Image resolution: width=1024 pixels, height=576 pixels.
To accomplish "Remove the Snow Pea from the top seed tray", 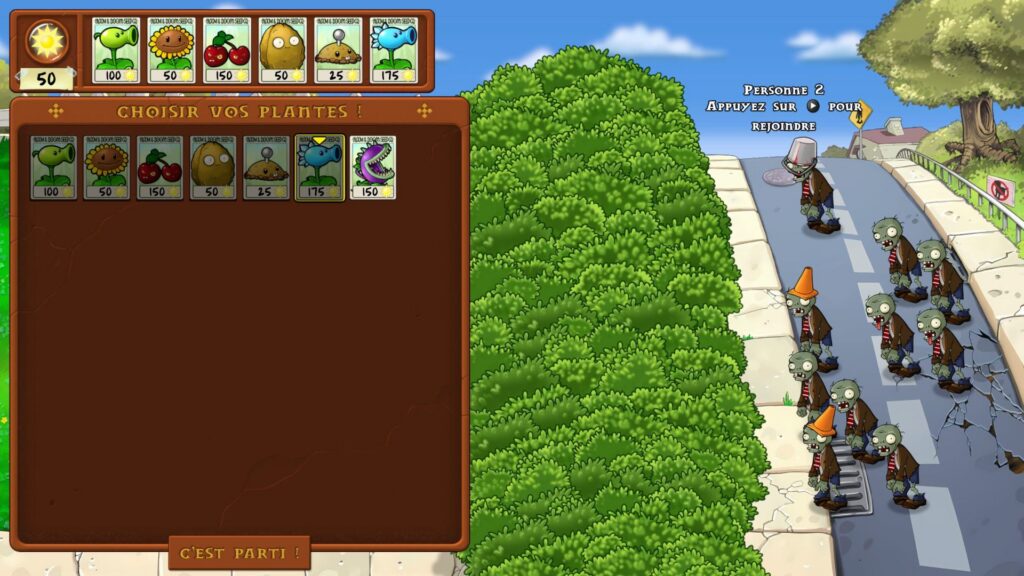I will point(393,49).
